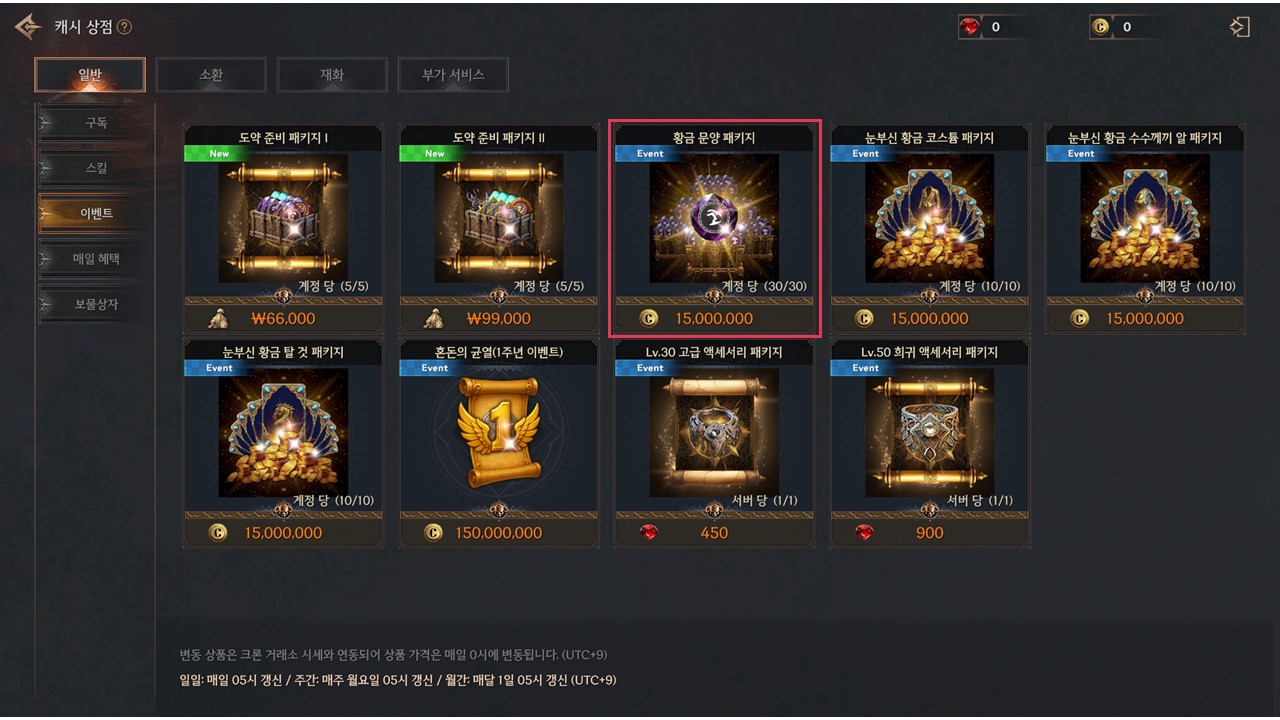
Task: Open the 소환 tab
Action: [x=211, y=75]
